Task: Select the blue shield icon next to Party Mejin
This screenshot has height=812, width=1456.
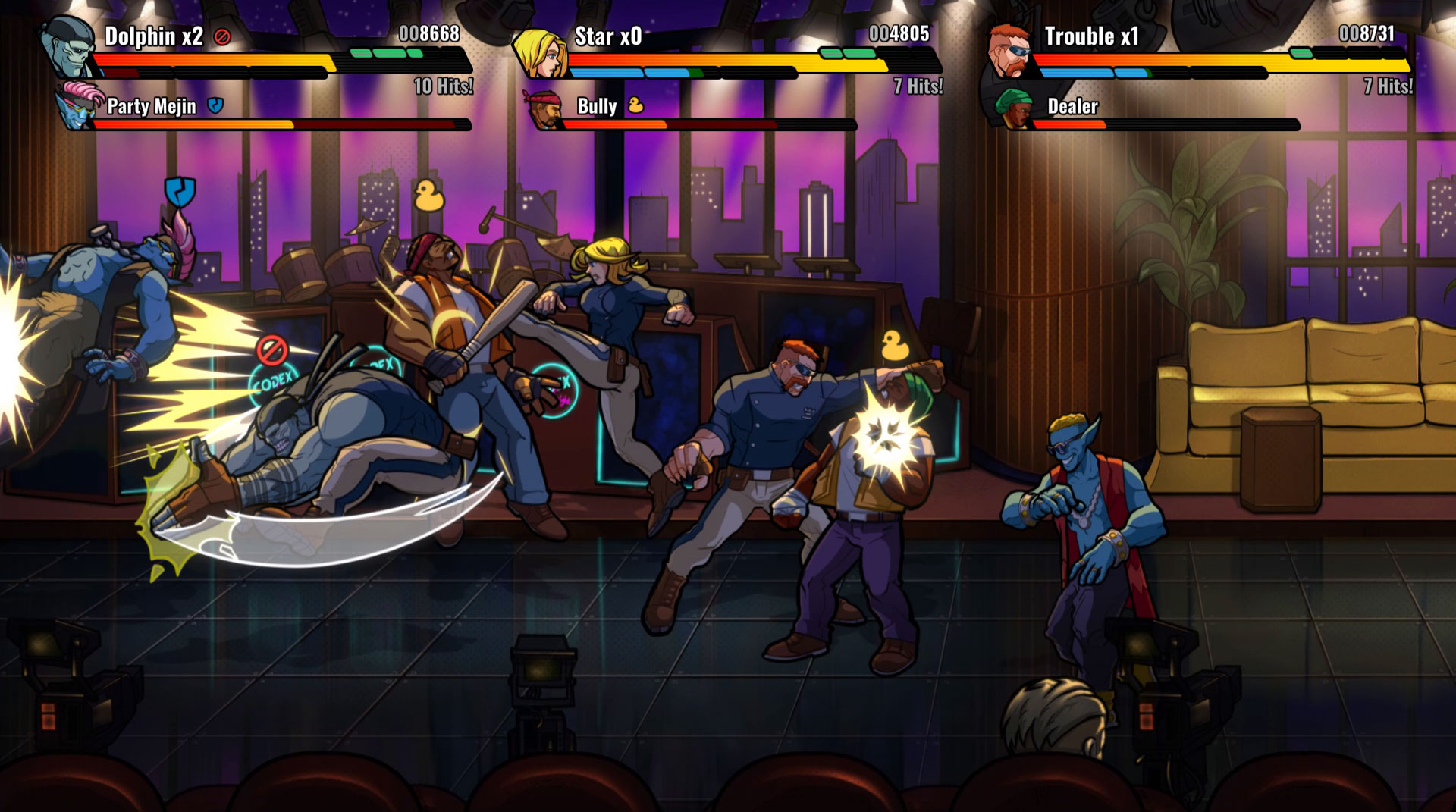Action: pyautogui.click(x=215, y=107)
